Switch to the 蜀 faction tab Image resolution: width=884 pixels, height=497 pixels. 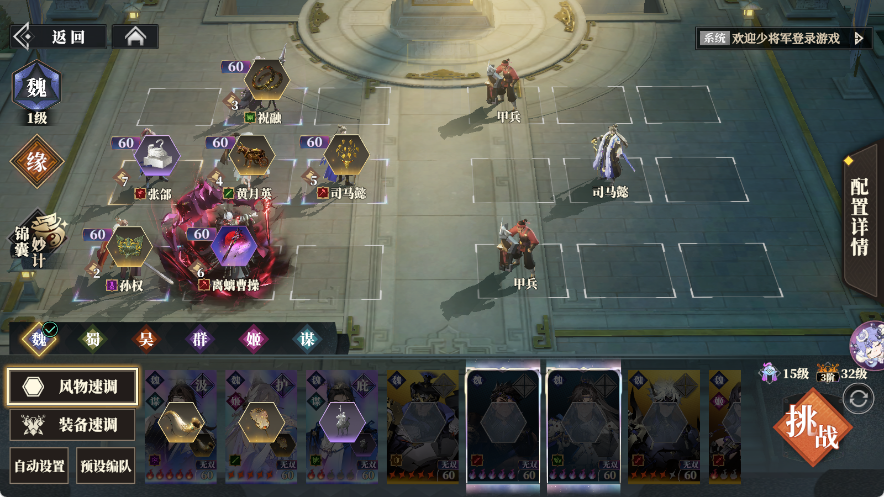click(92, 338)
